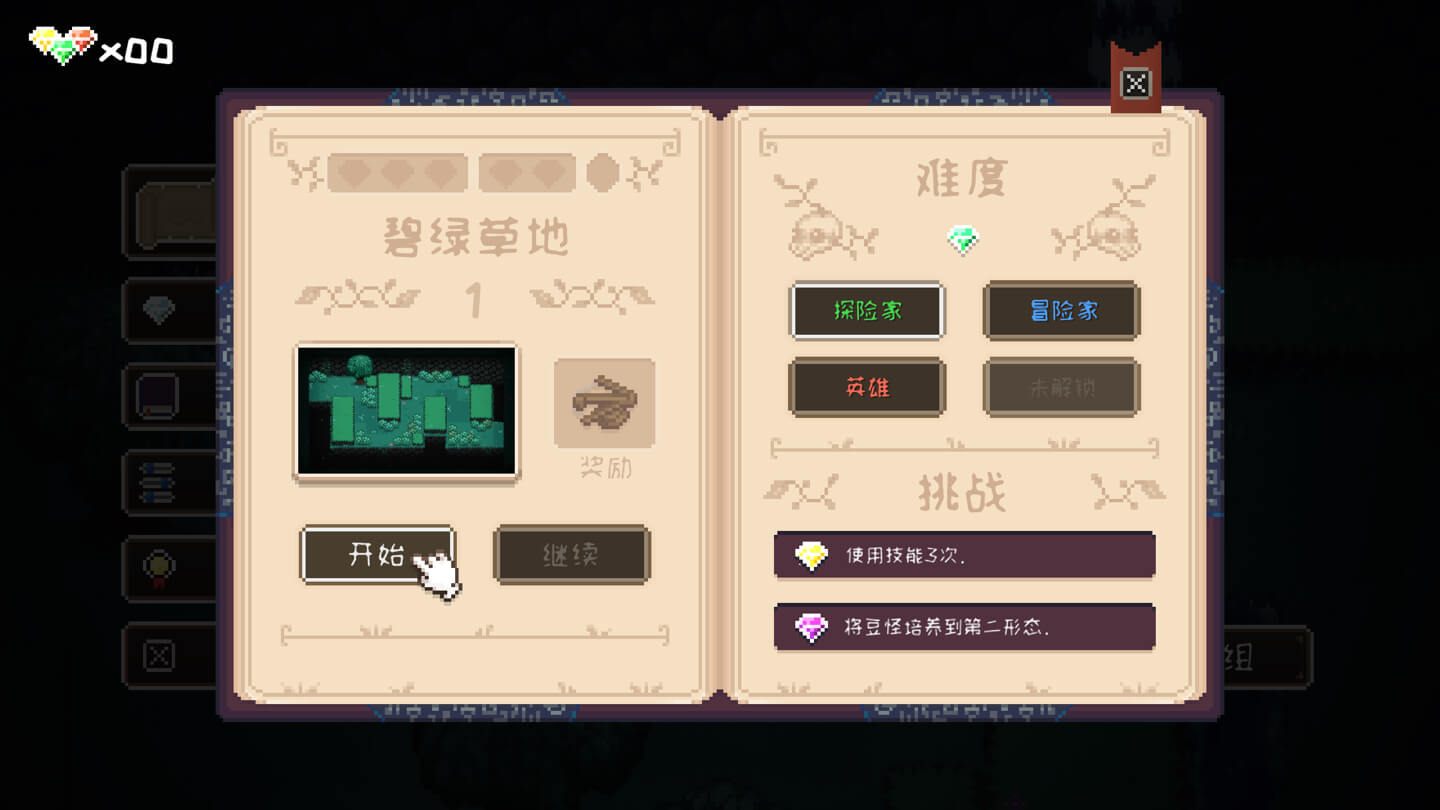
Task: Open the achievement medal icon in sidebar
Action: click(158, 569)
